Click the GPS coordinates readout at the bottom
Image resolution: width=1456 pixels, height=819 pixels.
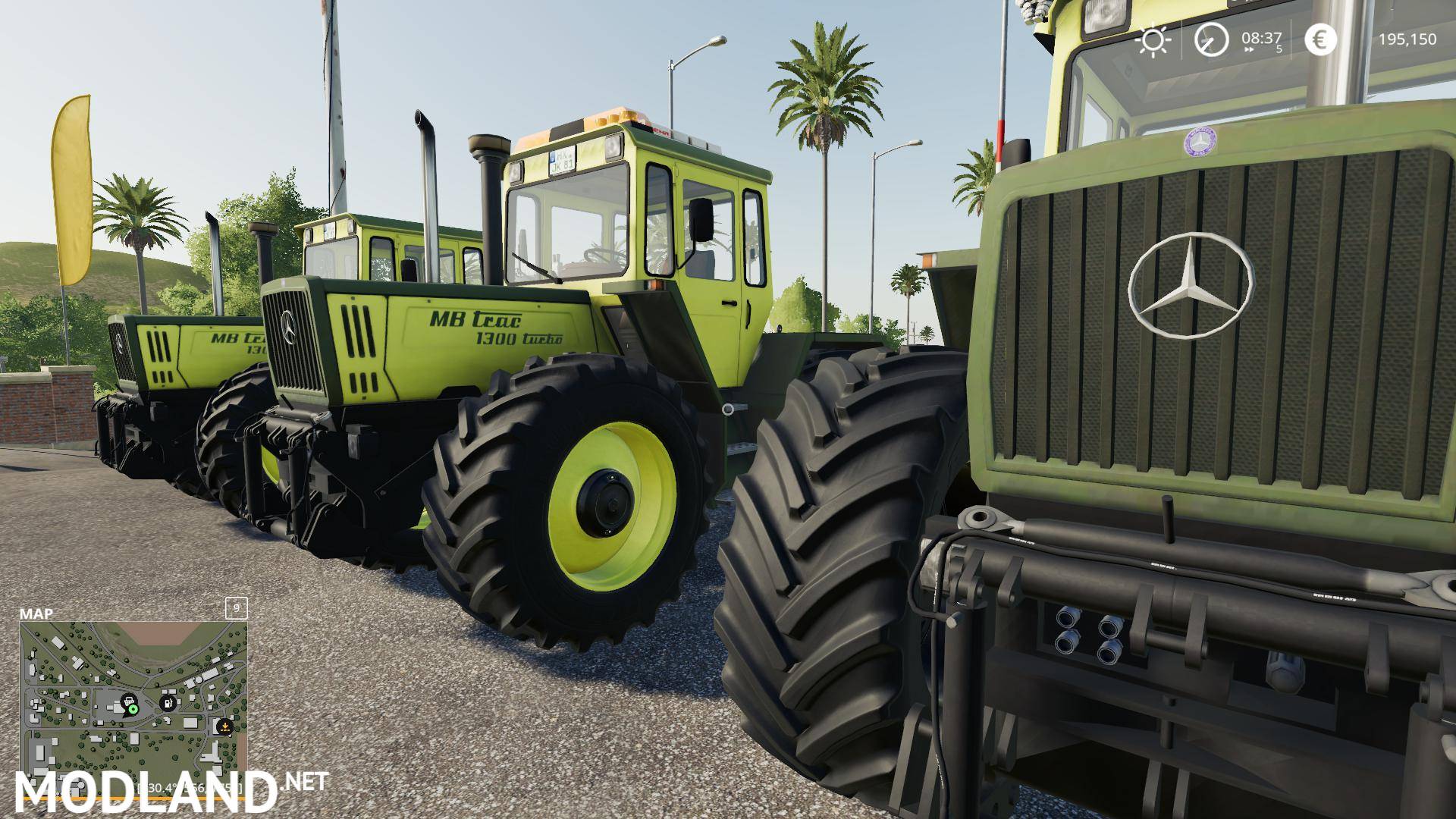coord(188,788)
